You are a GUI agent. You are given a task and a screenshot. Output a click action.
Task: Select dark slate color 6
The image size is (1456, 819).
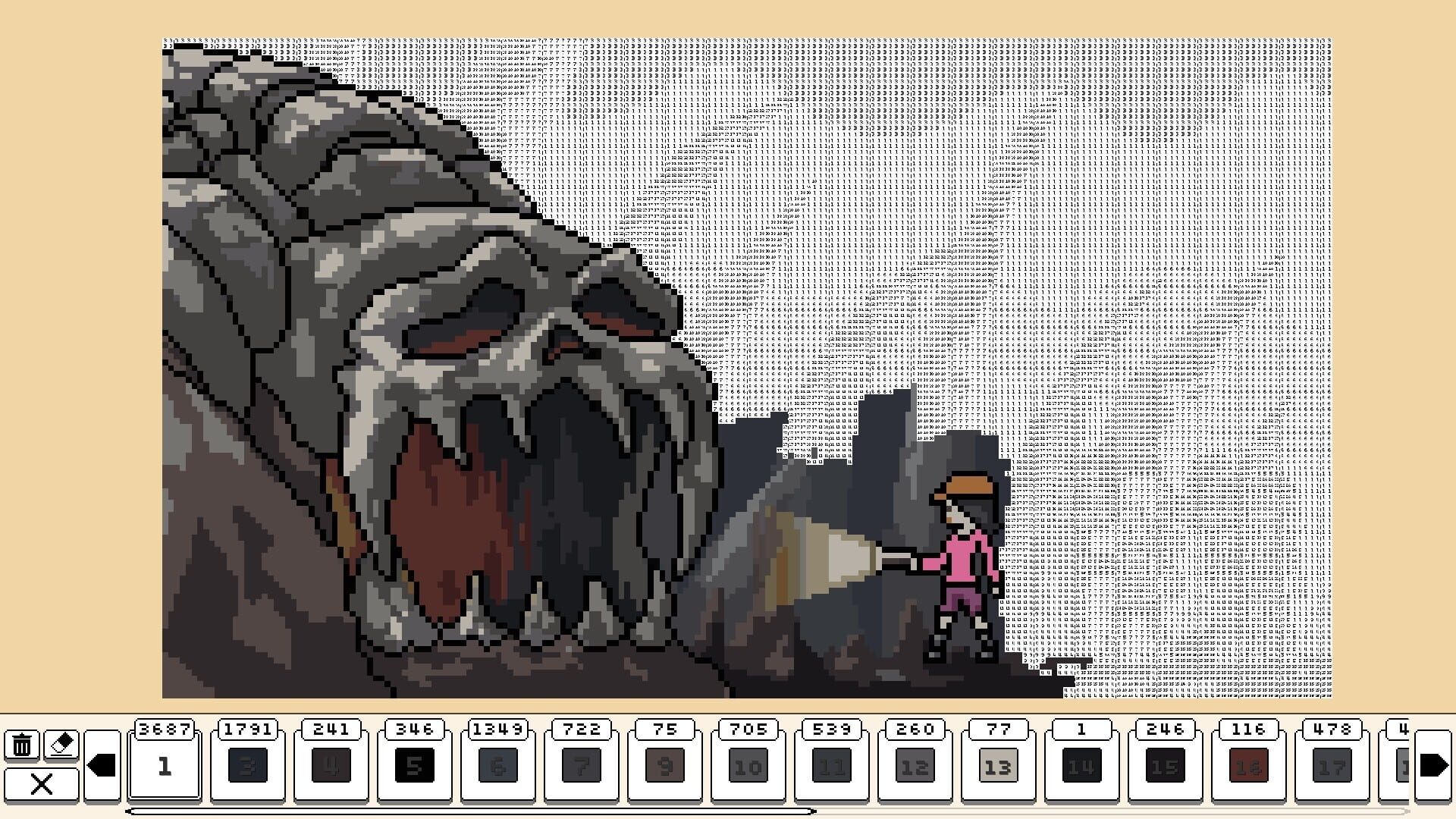(499, 765)
